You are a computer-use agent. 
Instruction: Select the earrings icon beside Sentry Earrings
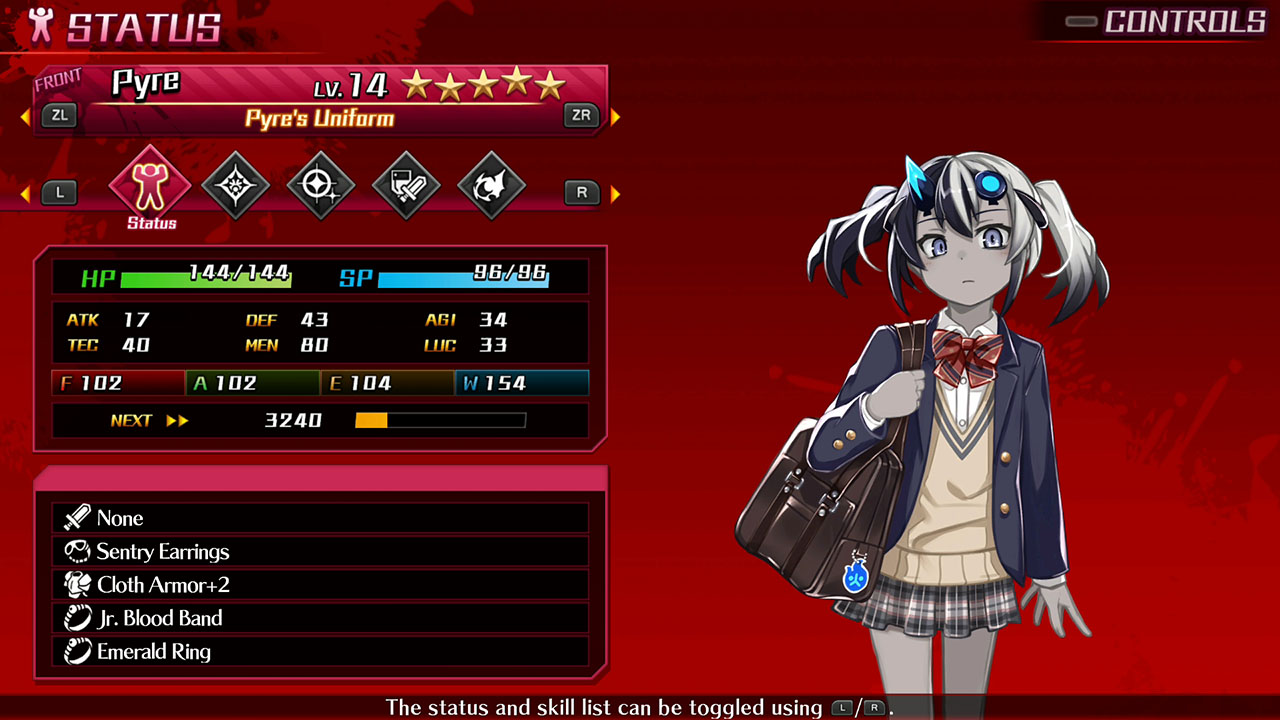pos(78,551)
